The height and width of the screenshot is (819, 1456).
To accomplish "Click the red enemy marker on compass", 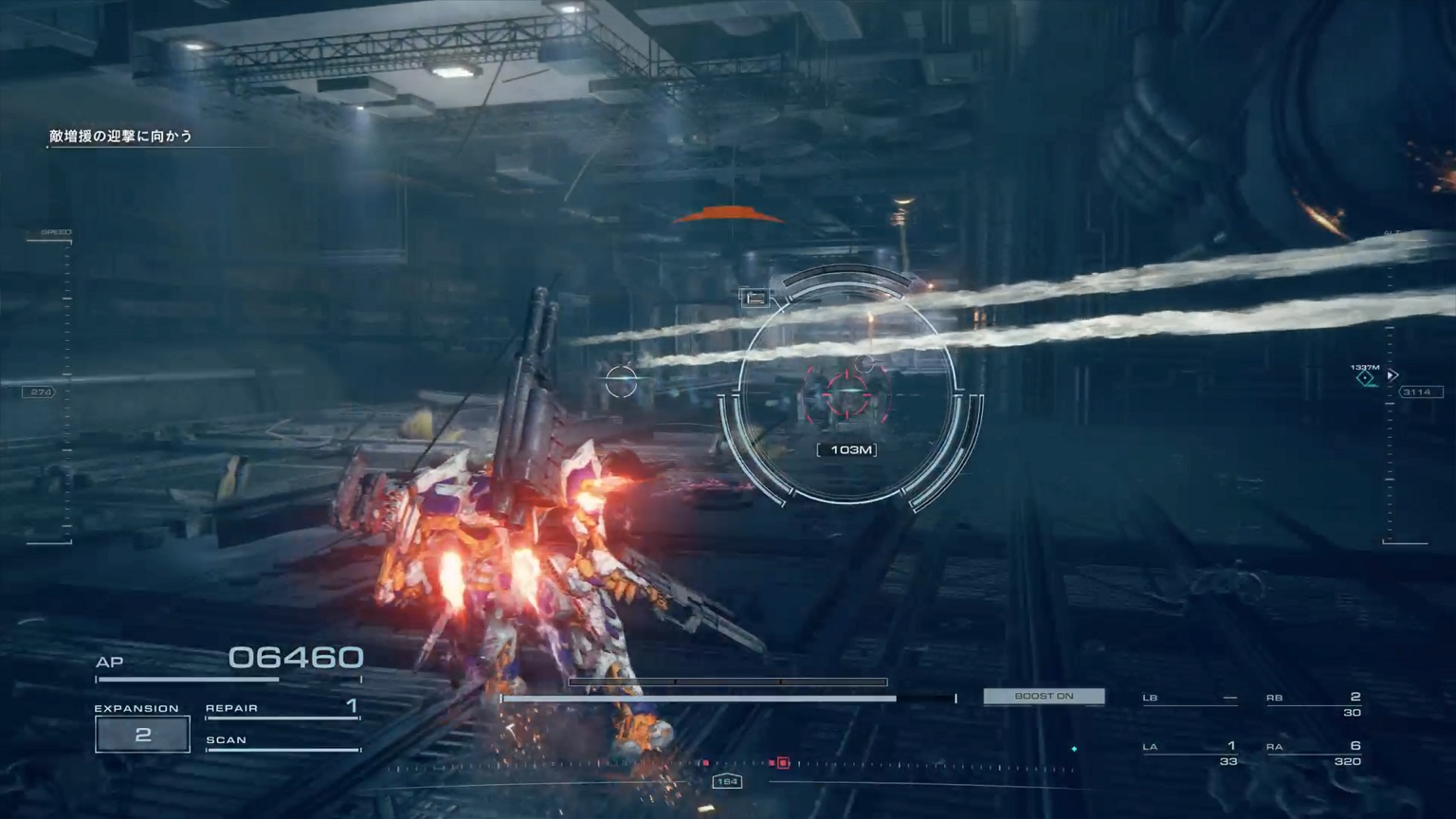I will coord(783,762).
